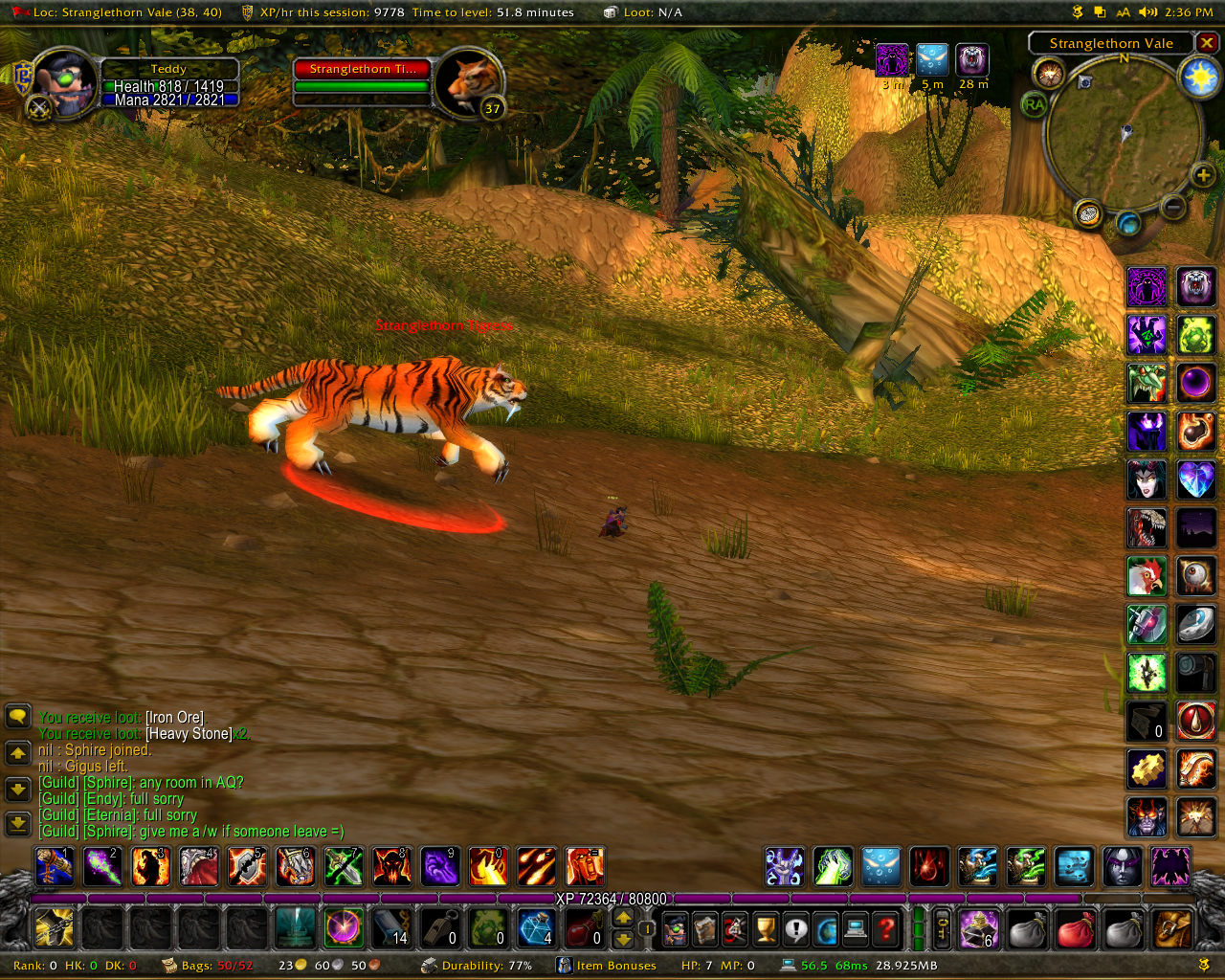This screenshot has width=1225, height=980.
Task: Open the keyring button beside the bags
Action: pyautogui.click(x=942, y=927)
